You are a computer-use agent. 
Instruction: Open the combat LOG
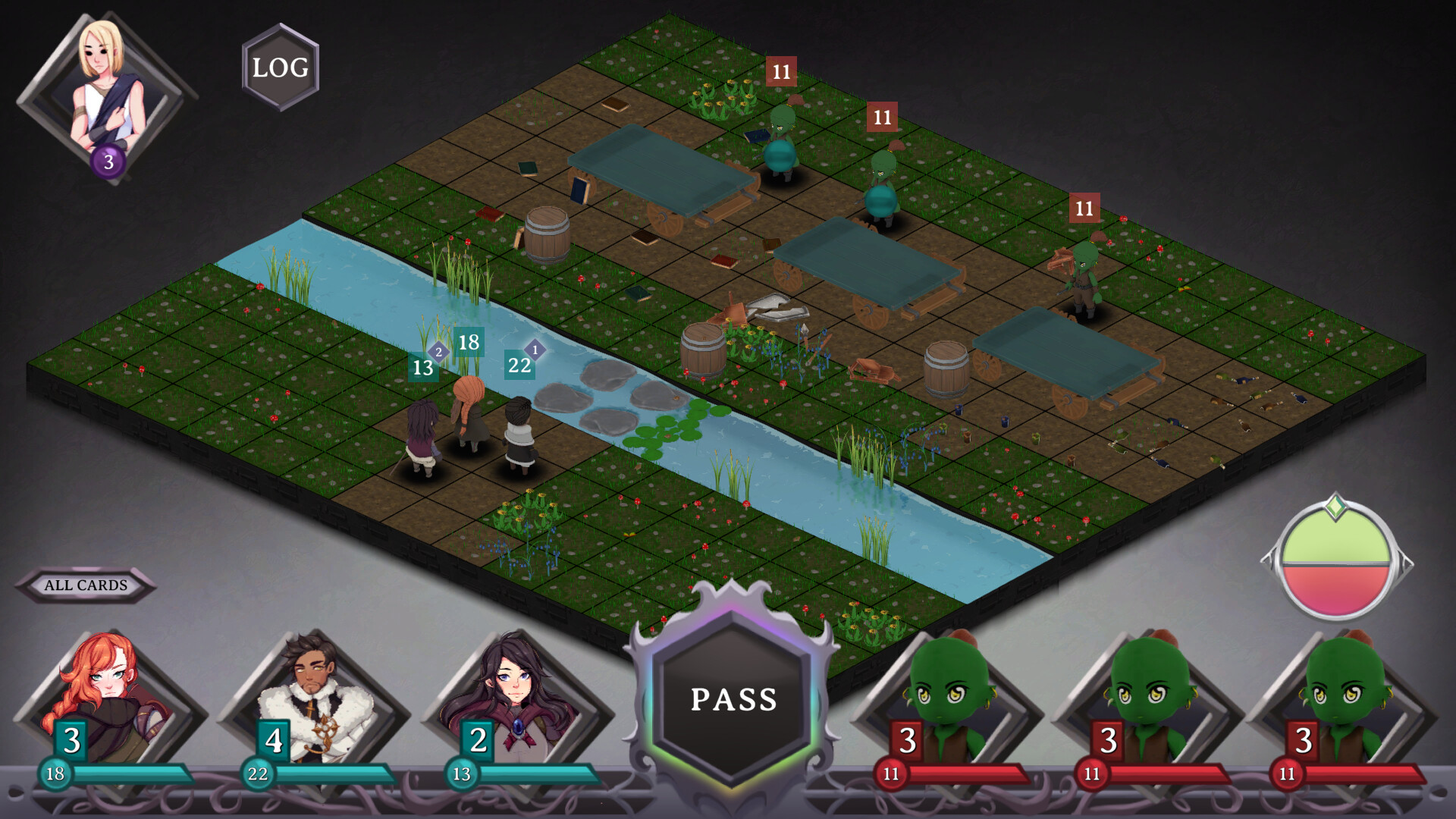[278, 68]
